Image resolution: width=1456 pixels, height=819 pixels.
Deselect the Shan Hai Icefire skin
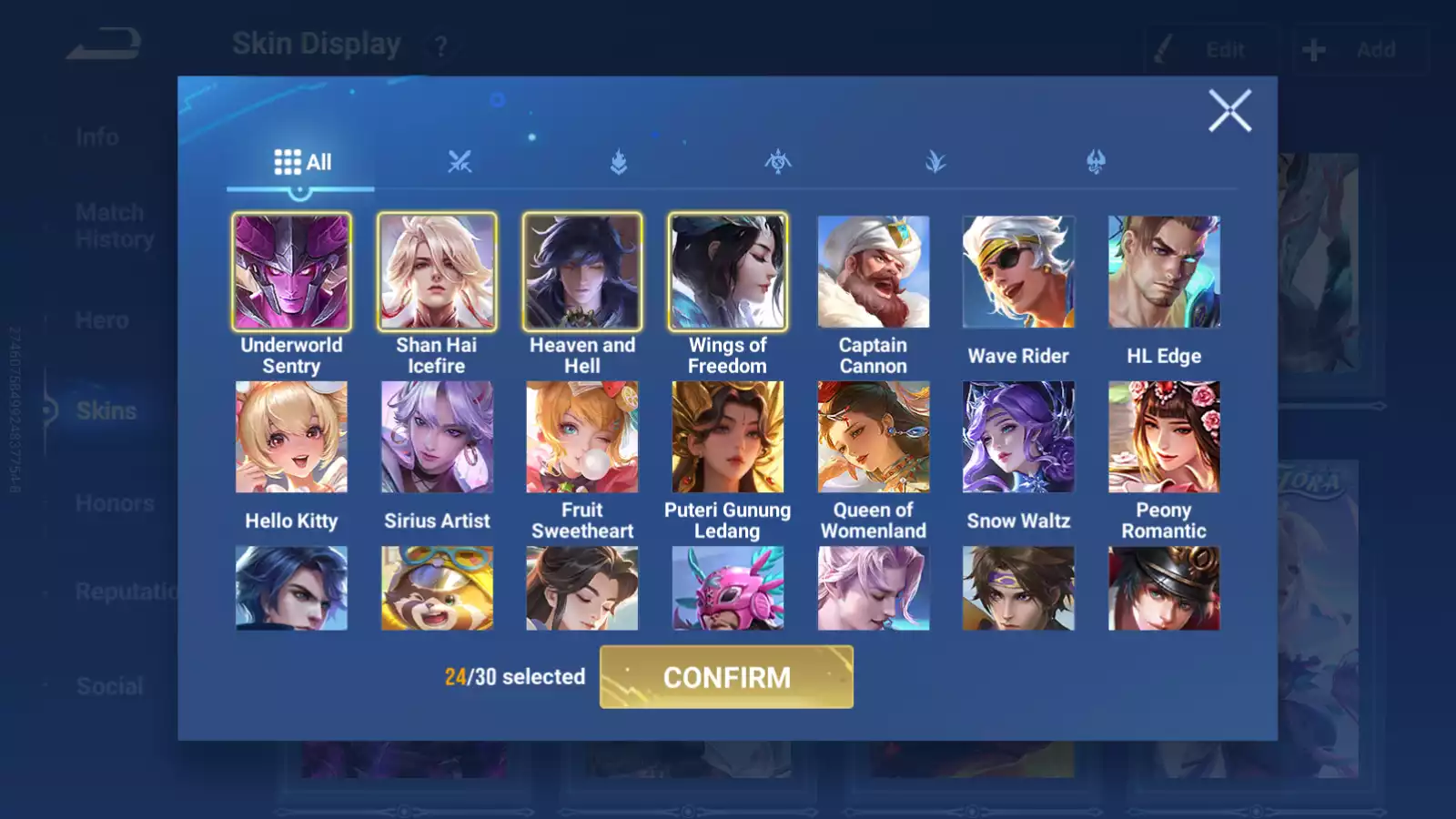coord(437,271)
